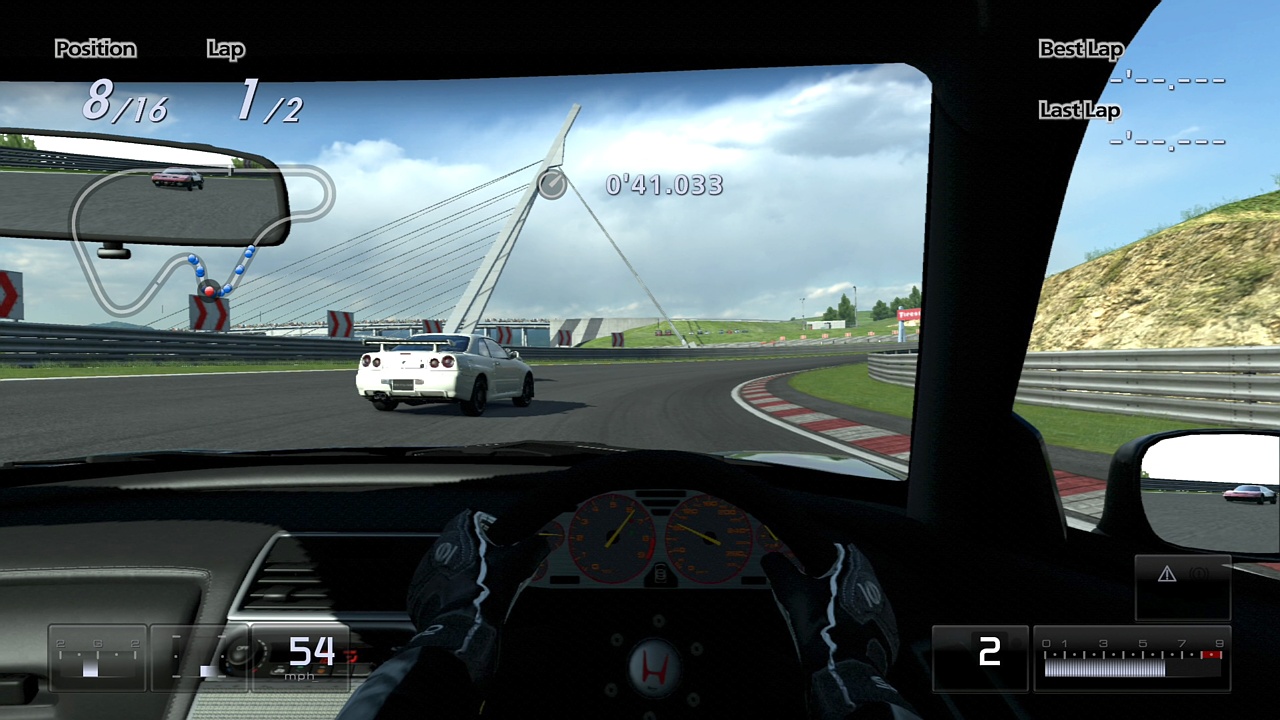Screen dimensions: 1280x720
Task: Click the stopwatch icon next to the lap timer
Action: click(551, 185)
